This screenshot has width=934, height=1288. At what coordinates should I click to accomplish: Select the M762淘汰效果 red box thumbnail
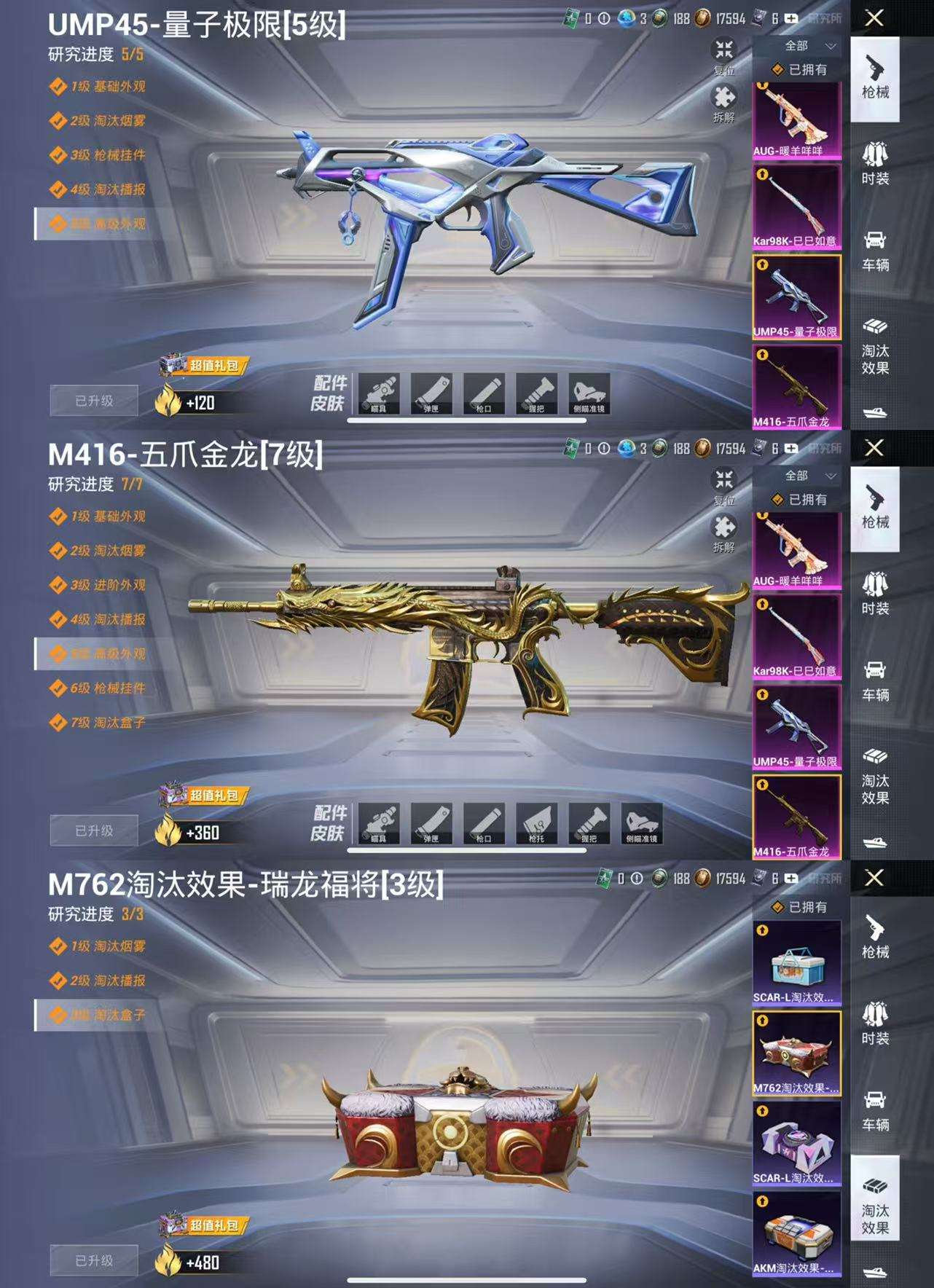tap(796, 1053)
